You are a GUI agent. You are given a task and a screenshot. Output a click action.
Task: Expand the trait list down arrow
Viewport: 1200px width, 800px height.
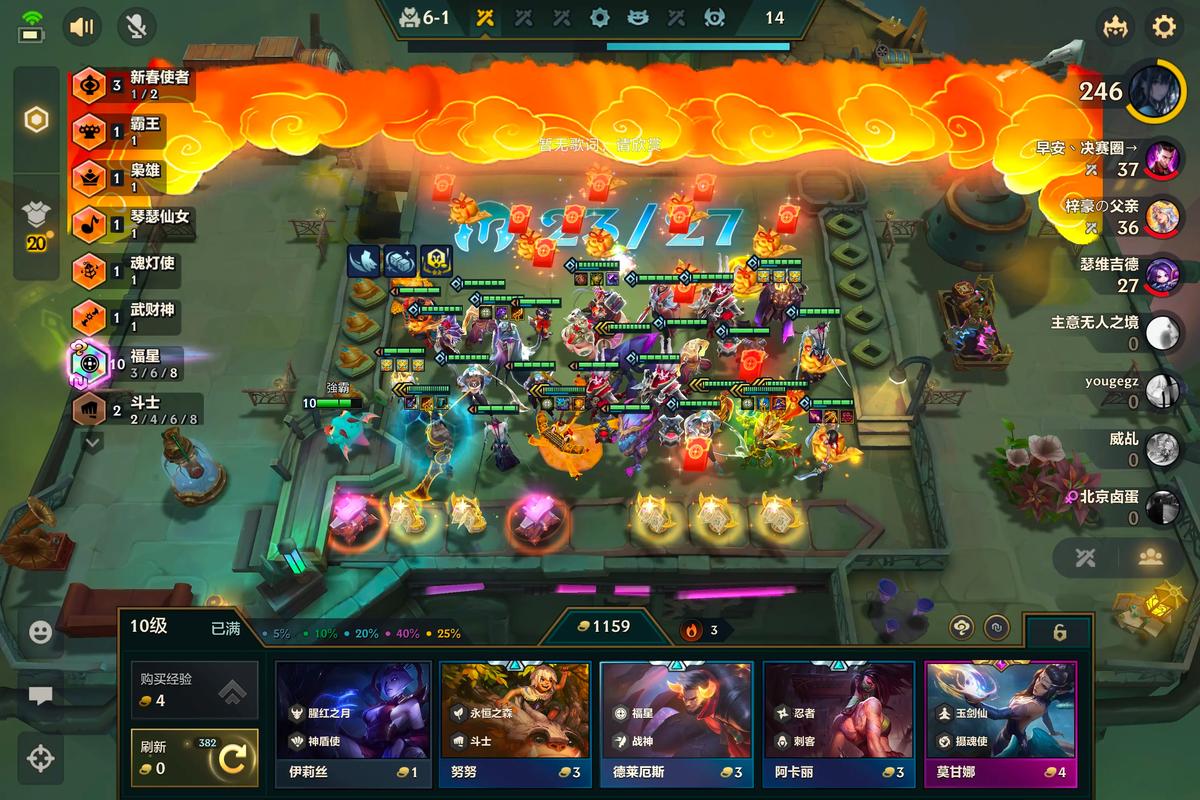pyautogui.click(x=92, y=440)
